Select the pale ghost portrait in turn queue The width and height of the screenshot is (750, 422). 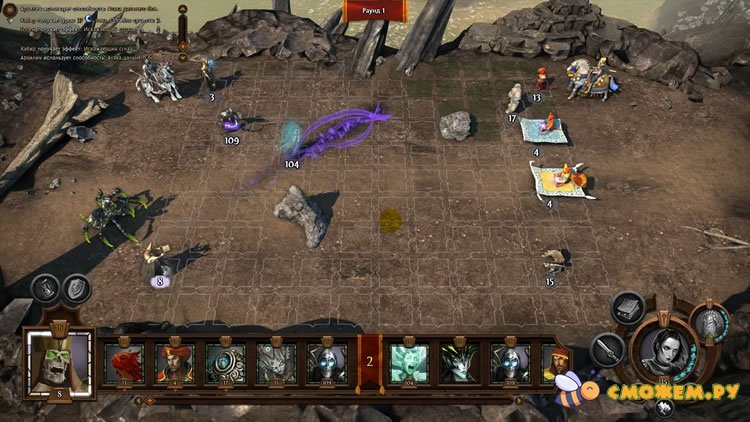[x=409, y=362]
